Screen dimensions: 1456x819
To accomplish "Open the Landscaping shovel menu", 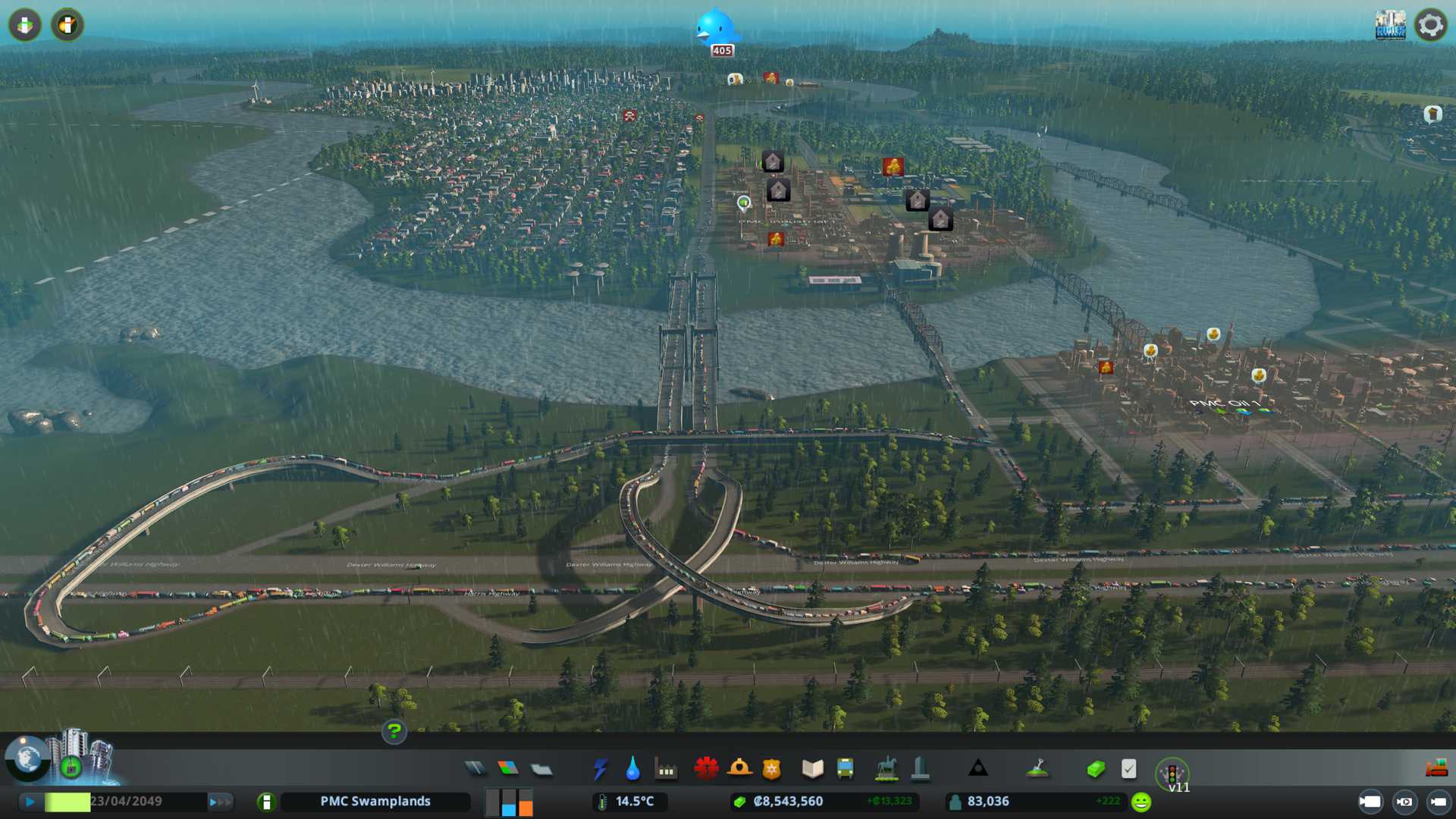I will point(1037,769).
